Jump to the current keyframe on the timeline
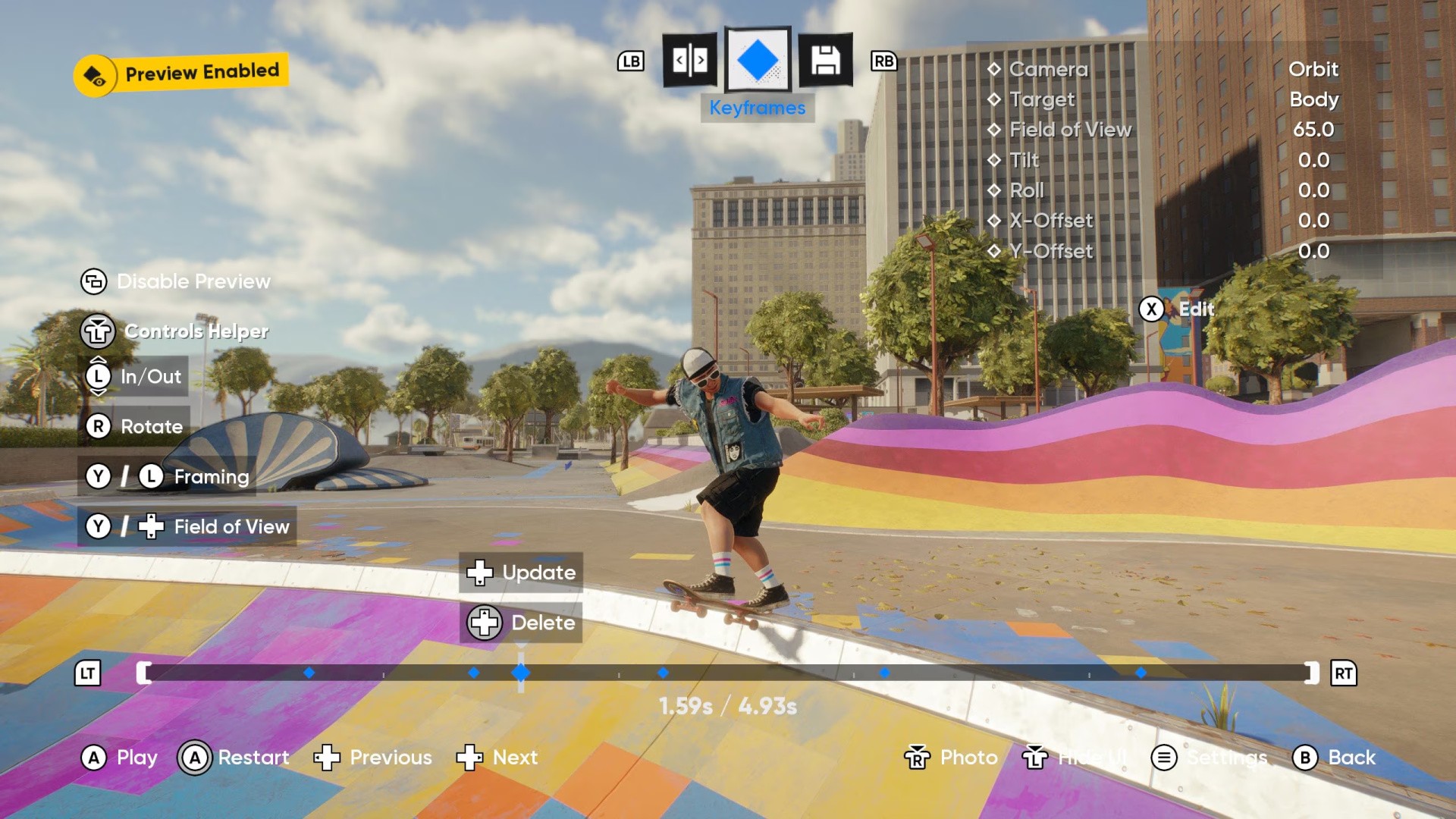The width and height of the screenshot is (1456, 819). [521, 673]
